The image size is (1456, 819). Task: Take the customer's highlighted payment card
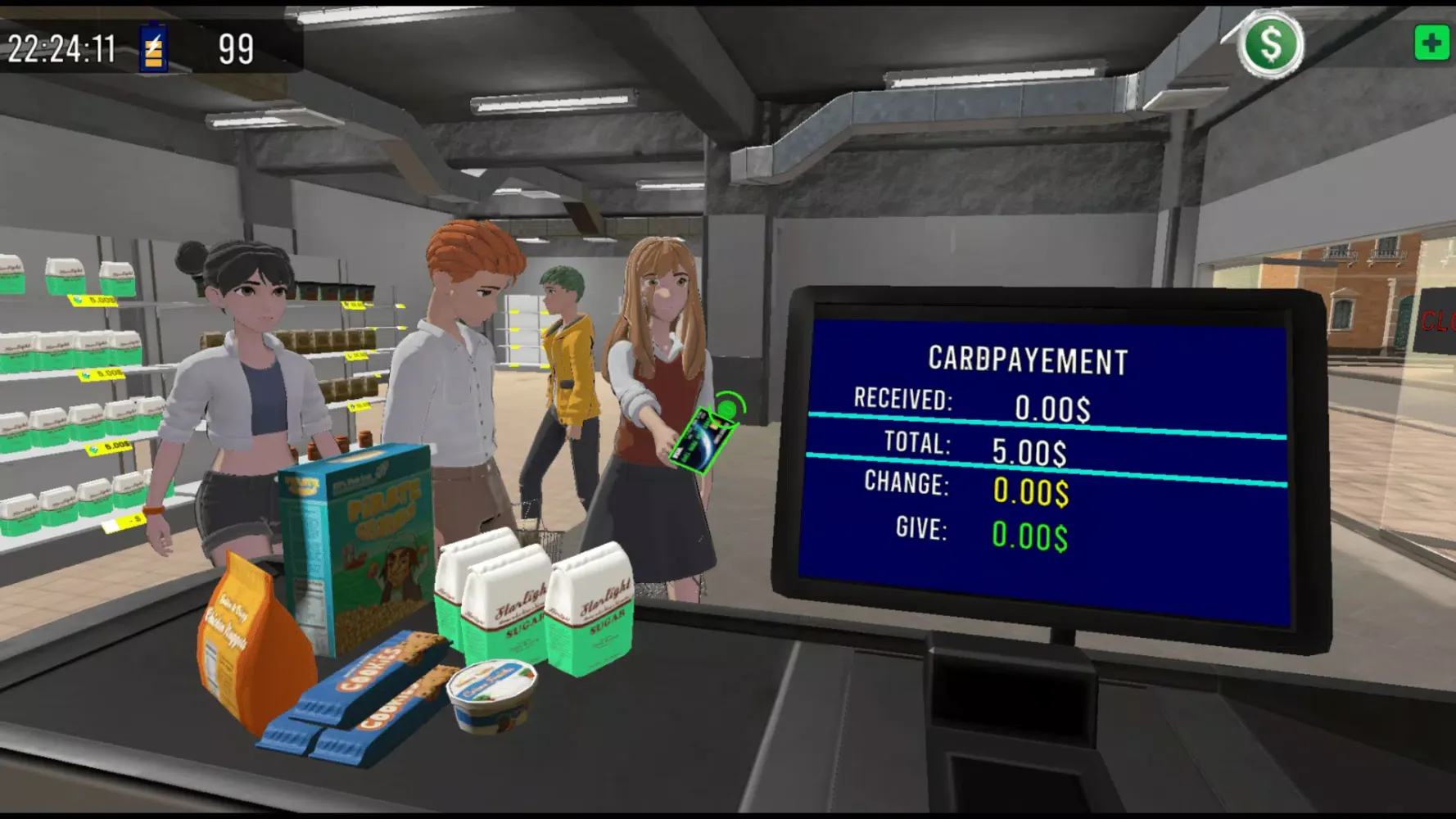point(701,439)
